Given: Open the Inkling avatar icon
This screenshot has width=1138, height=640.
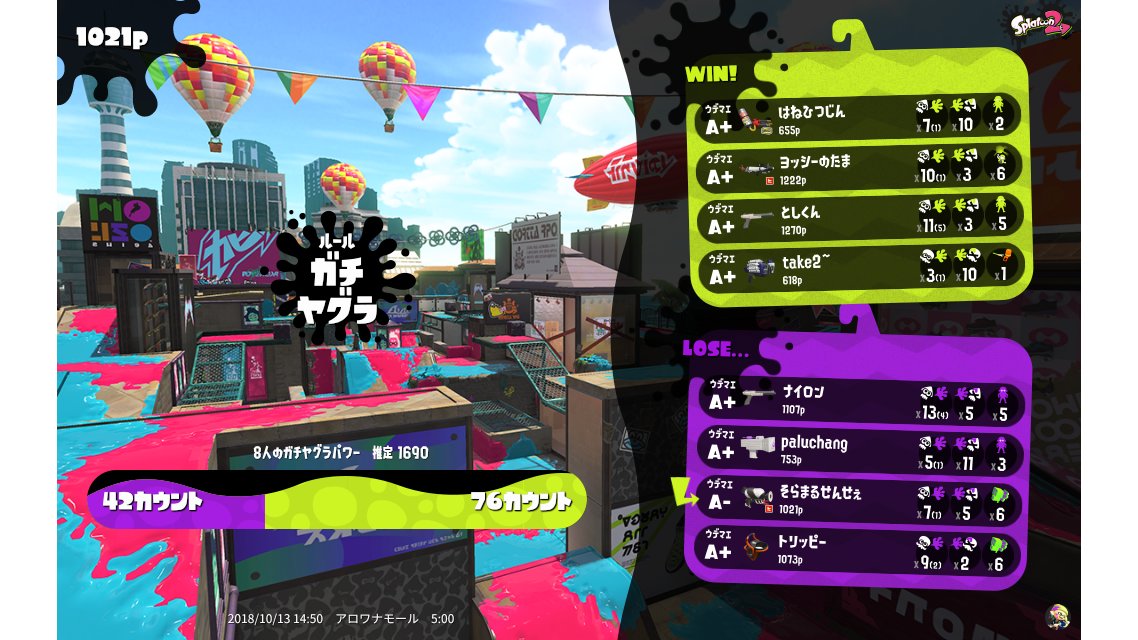Looking at the screenshot, I should tap(1056, 616).
